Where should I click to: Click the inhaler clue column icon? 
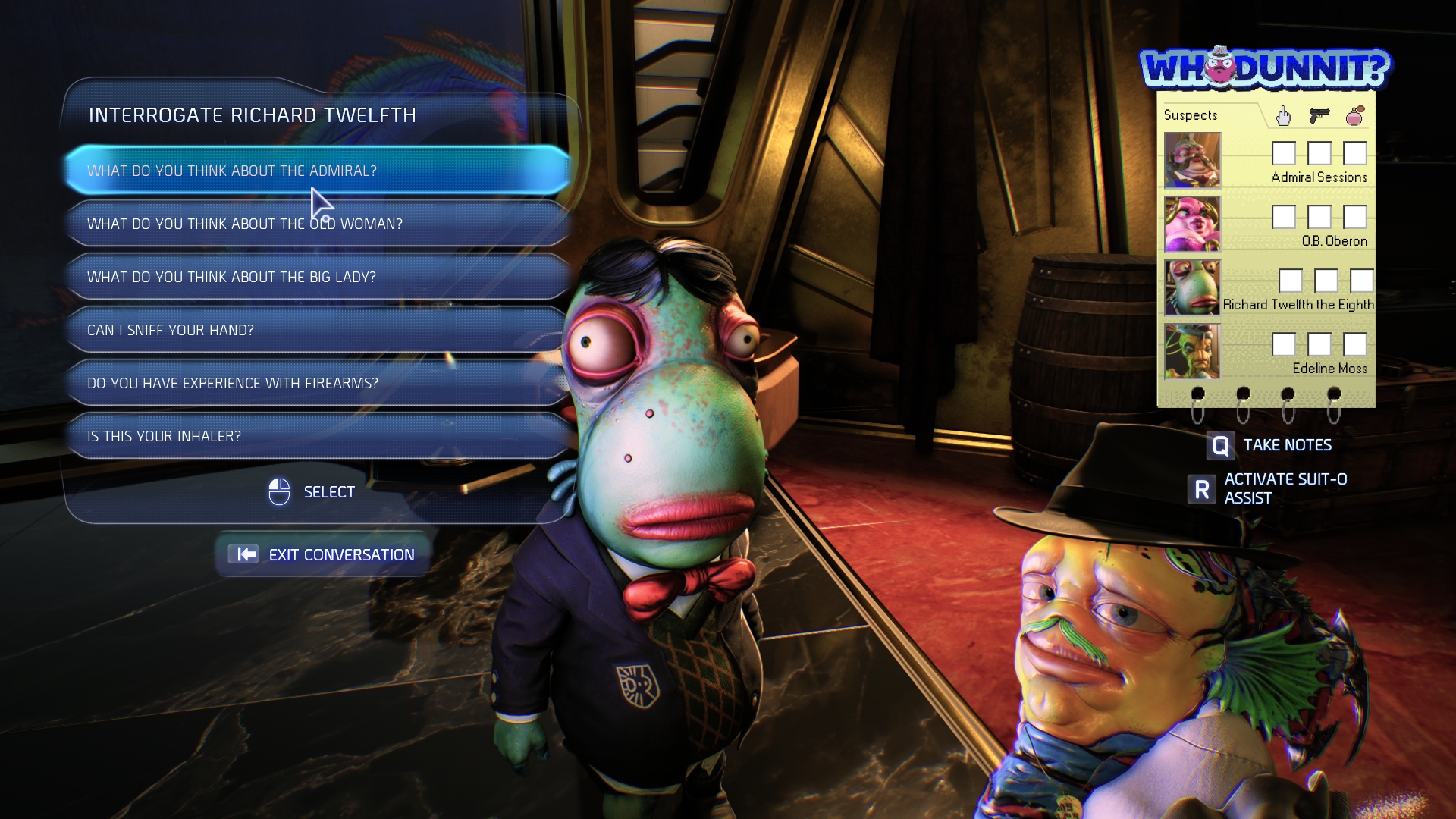tap(1355, 115)
